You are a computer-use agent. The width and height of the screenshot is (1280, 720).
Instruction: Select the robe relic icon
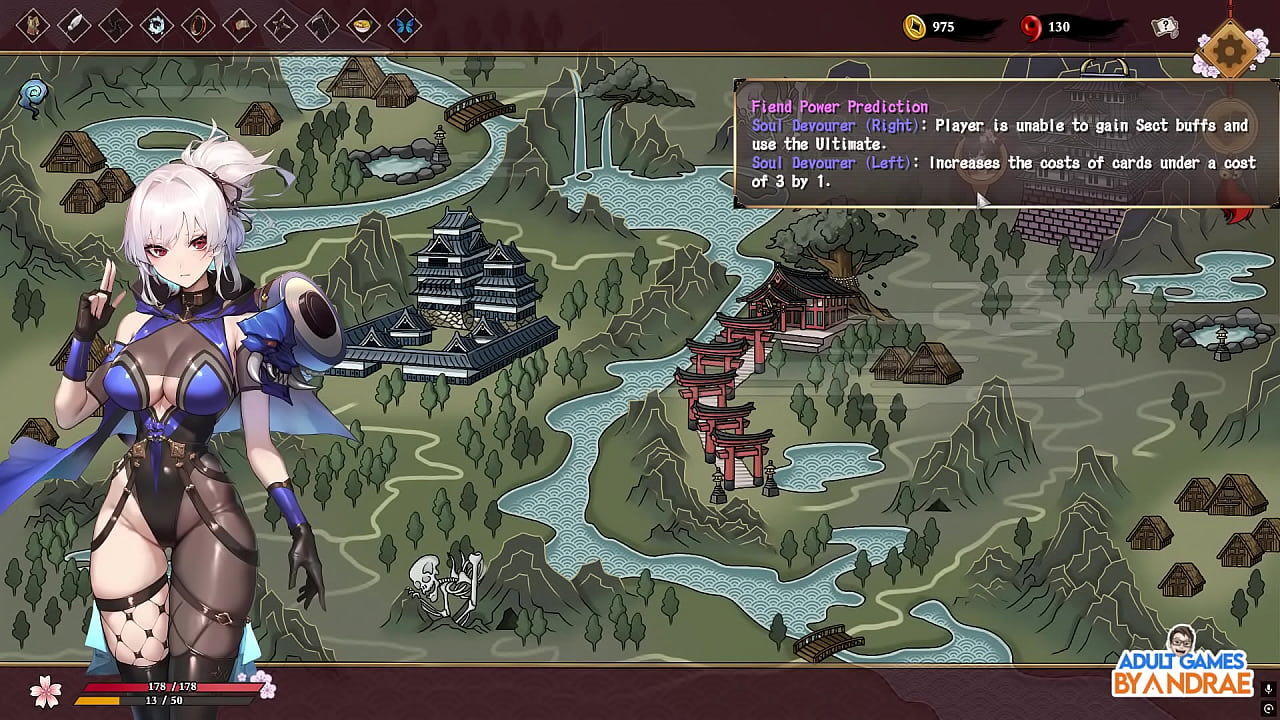(x=33, y=26)
